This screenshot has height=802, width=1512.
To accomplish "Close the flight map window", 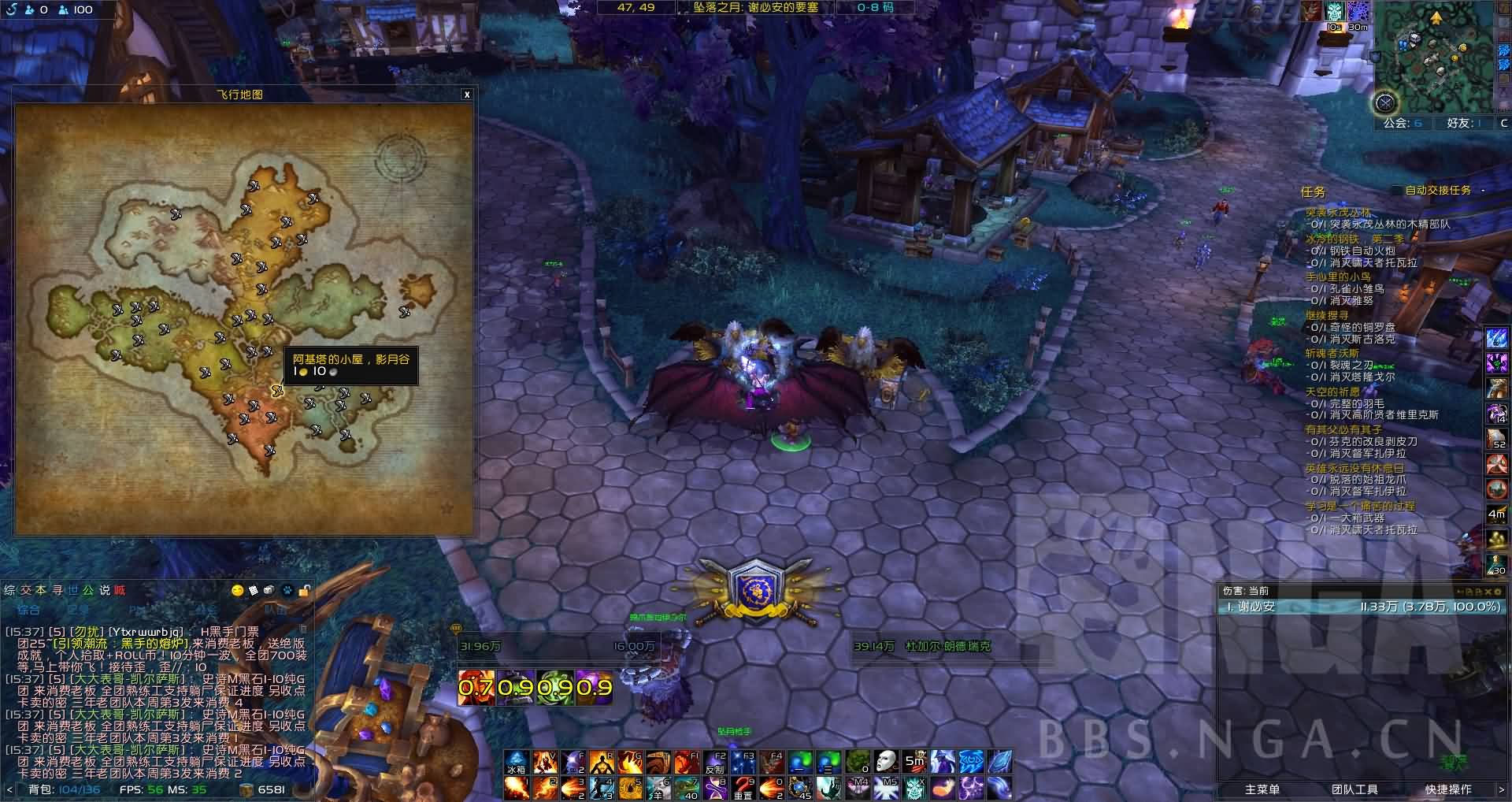I will (x=467, y=95).
